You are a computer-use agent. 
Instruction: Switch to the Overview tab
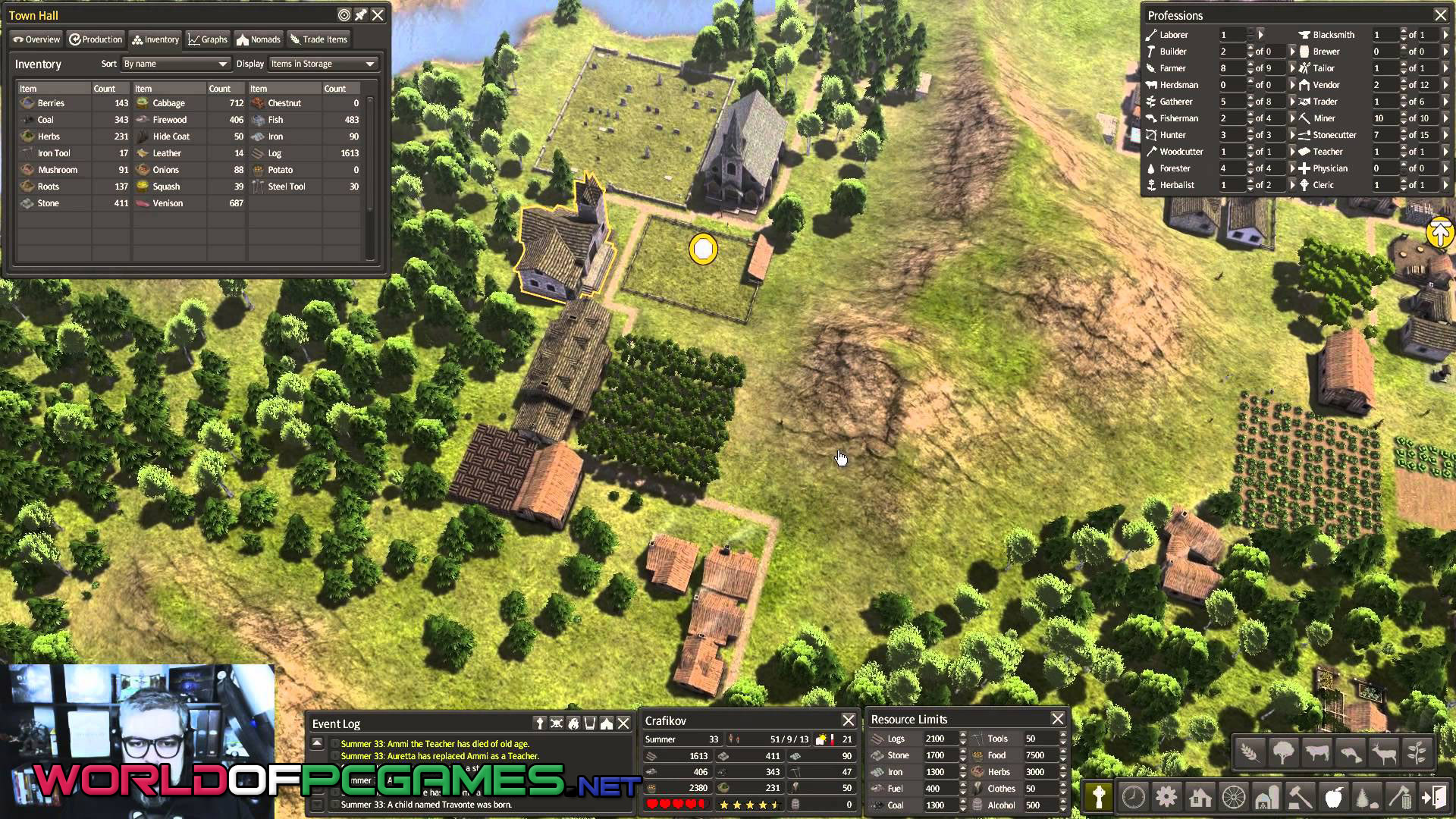coord(36,39)
